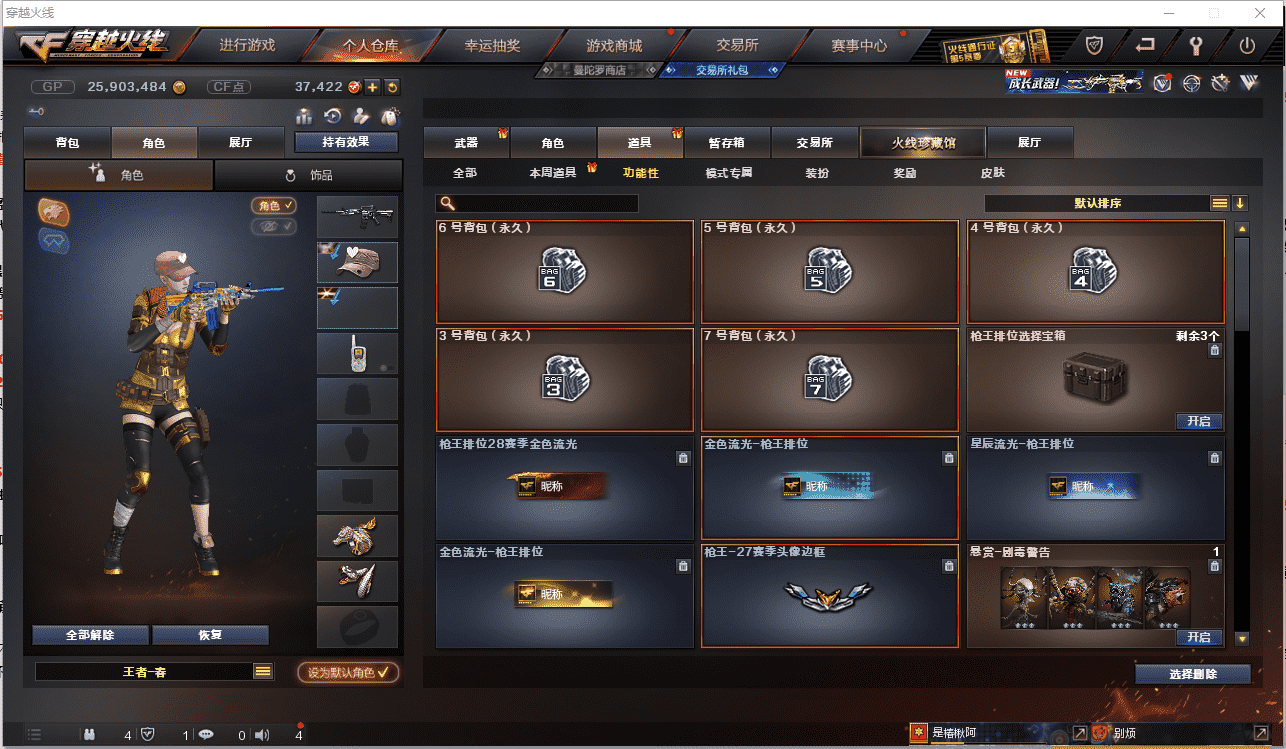This screenshot has height=749, width=1286.
Task: Open the 火线珍藏馆 collection tab
Action: pyautogui.click(x=923, y=143)
